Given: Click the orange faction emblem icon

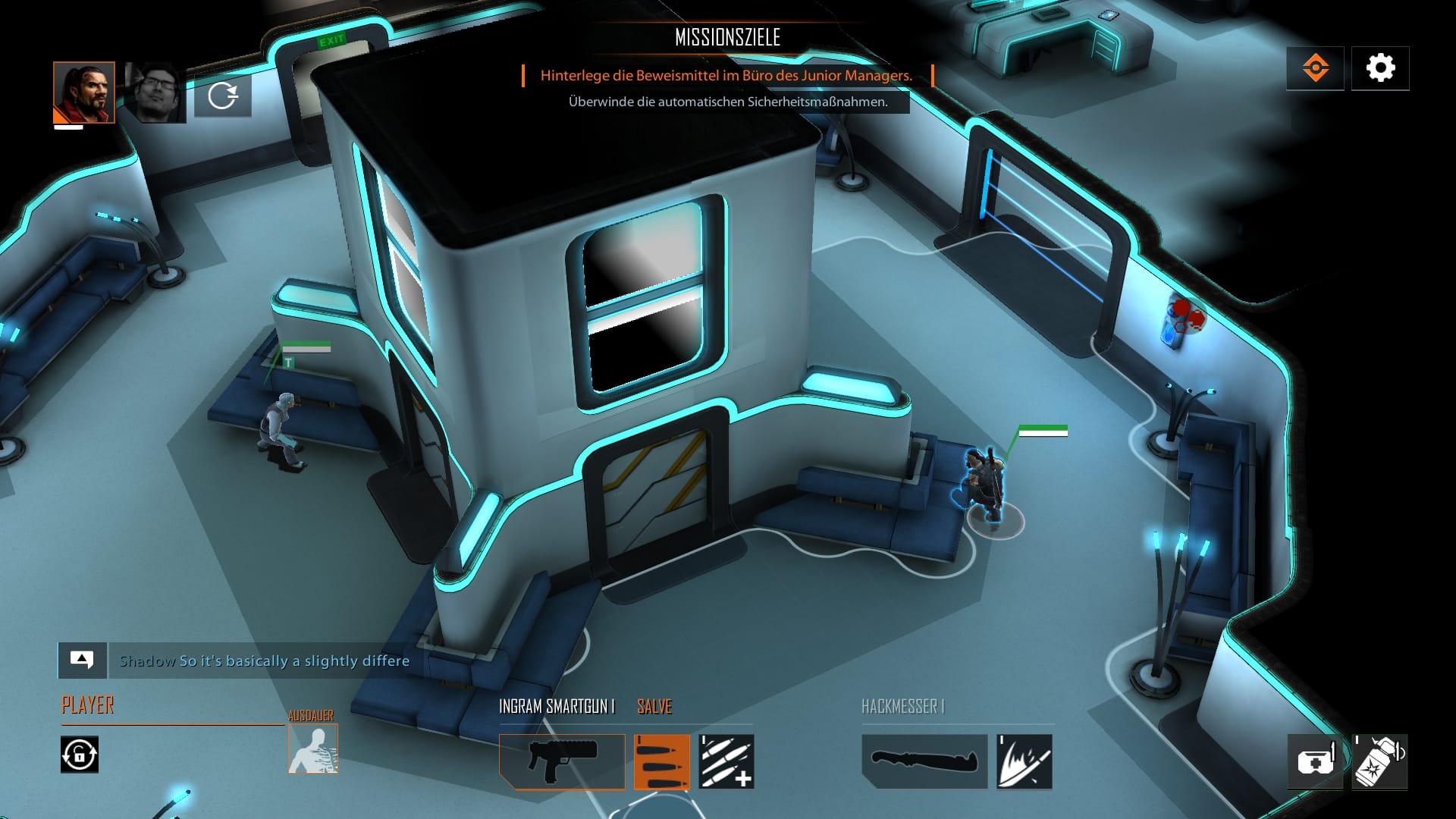Looking at the screenshot, I should click(x=1315, y=67).
